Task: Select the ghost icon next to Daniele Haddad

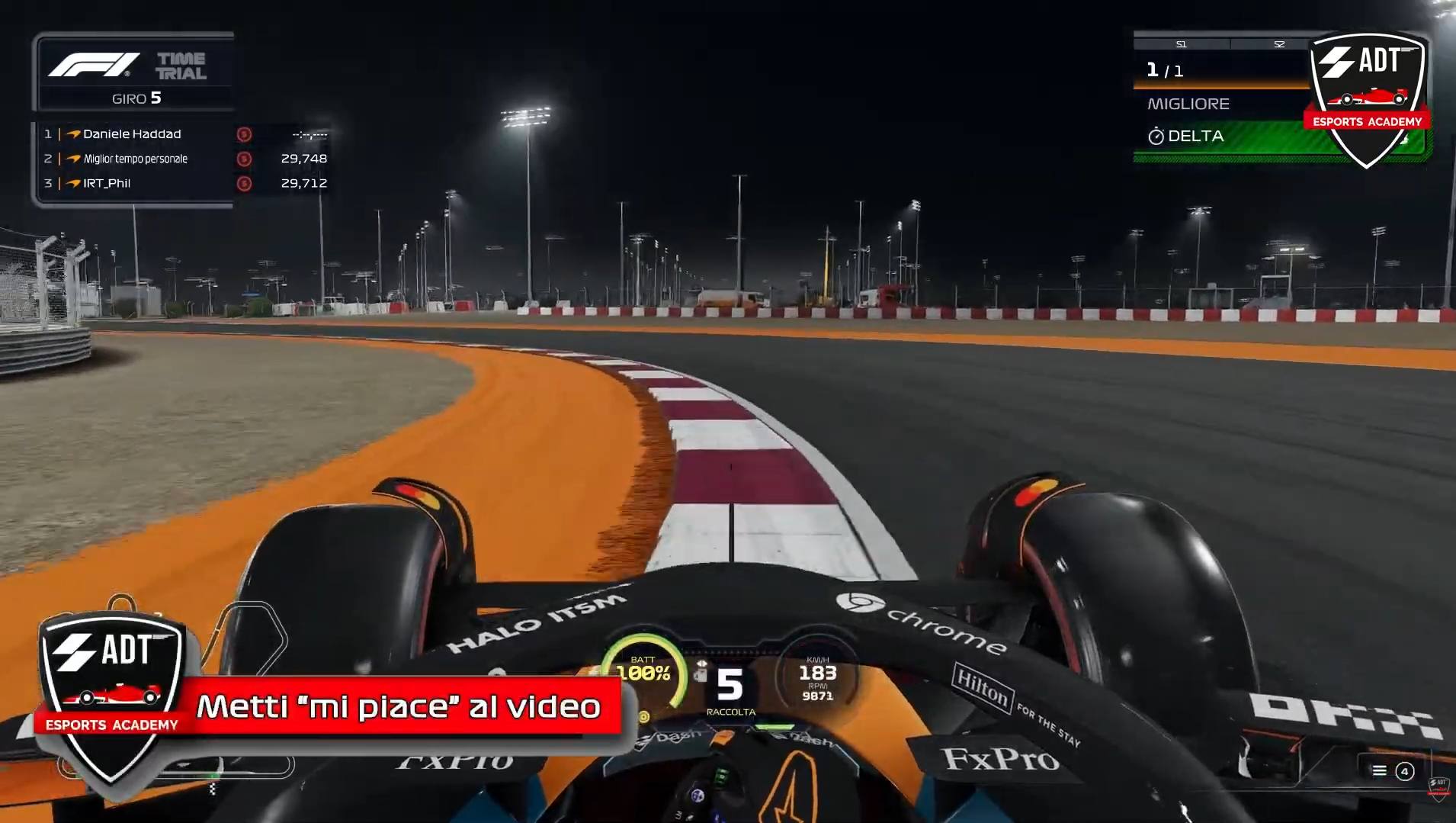Action: point(243,133)
